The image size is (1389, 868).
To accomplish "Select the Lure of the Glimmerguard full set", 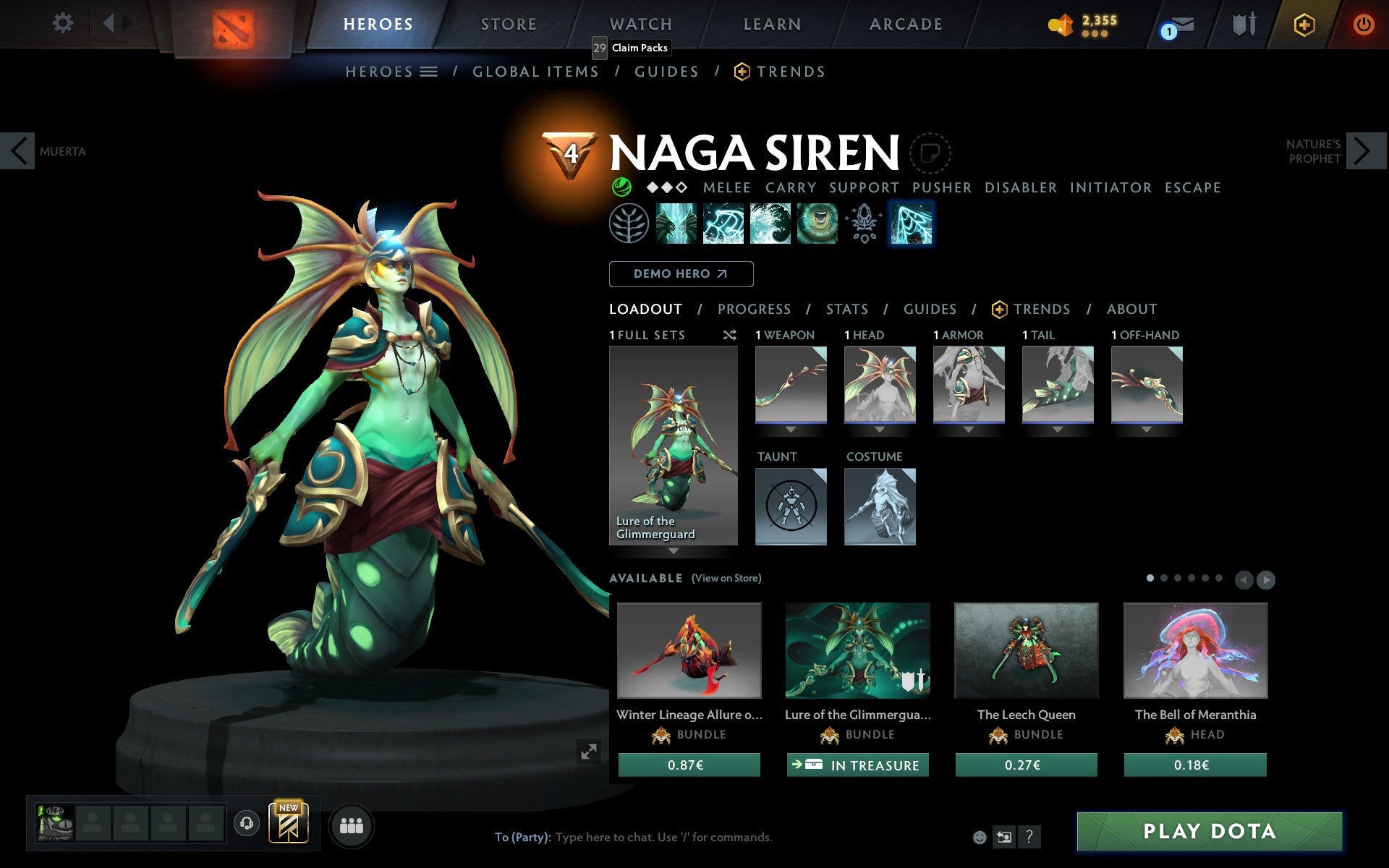I will point(673,445).
